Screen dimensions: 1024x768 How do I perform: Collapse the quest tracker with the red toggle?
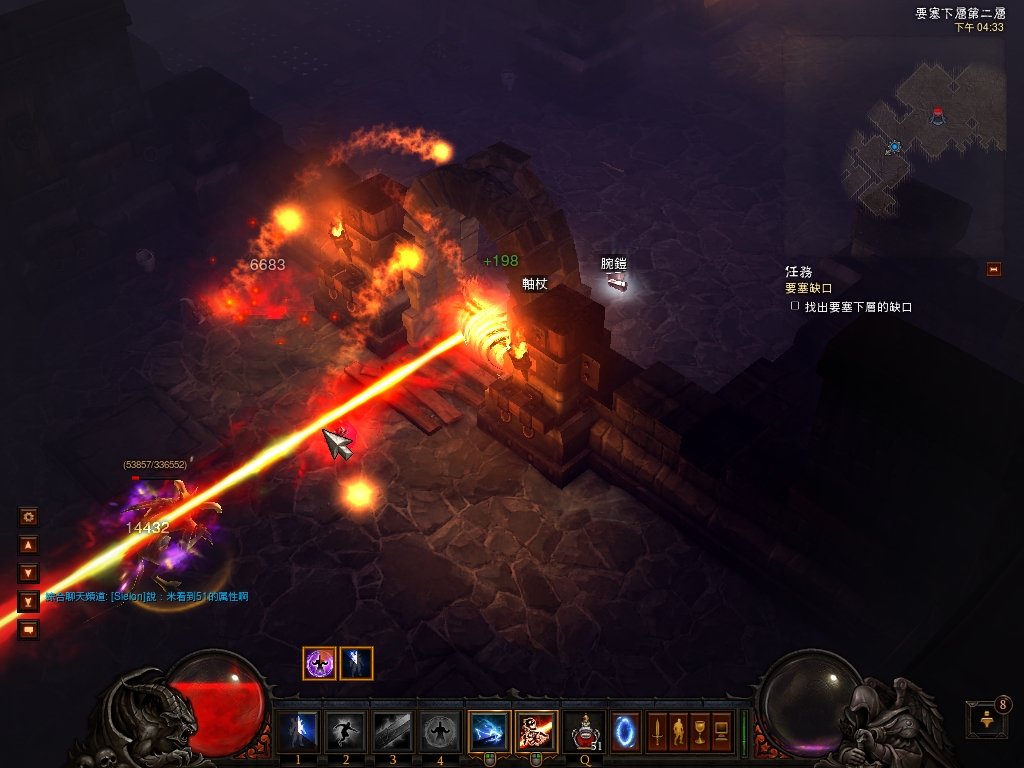point(993,269)
